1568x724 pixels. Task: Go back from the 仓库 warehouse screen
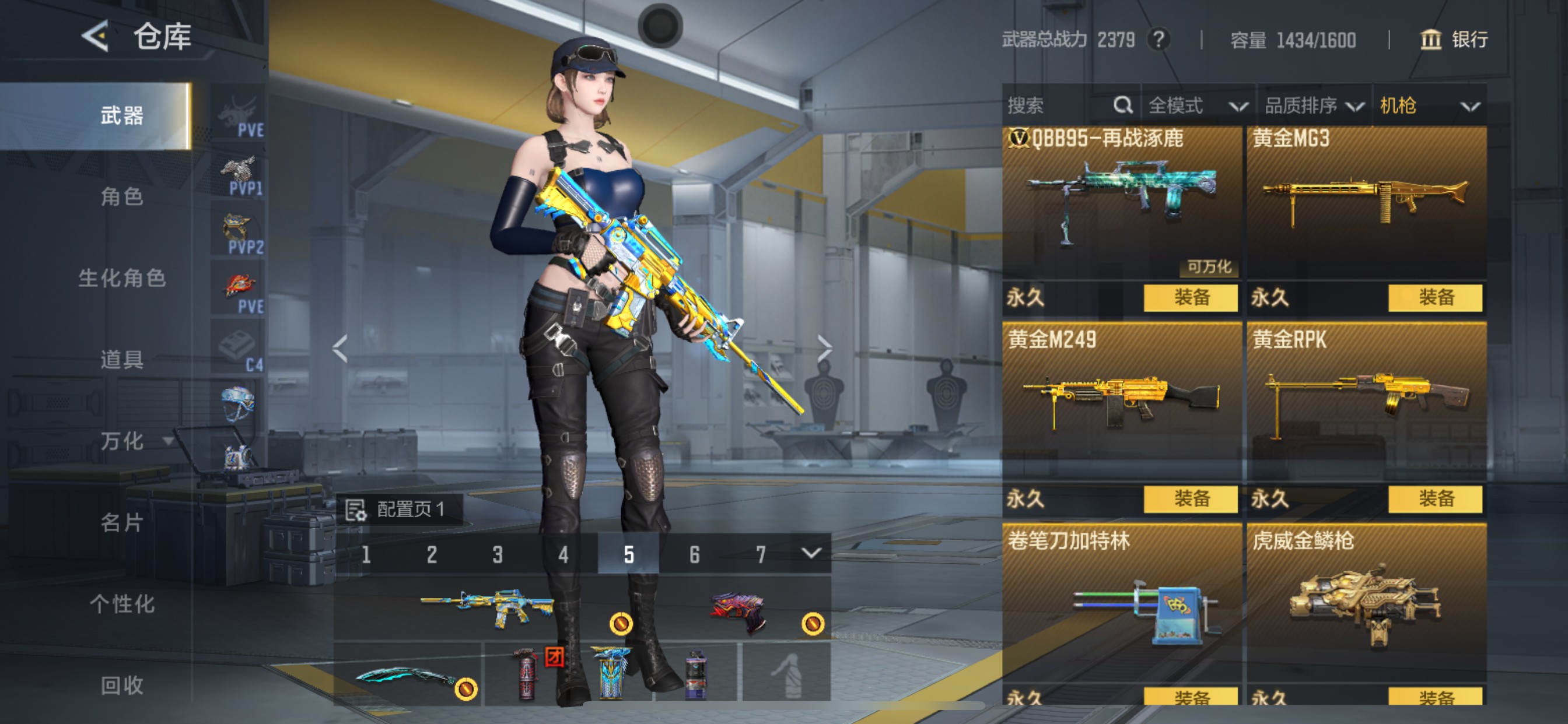96,37
